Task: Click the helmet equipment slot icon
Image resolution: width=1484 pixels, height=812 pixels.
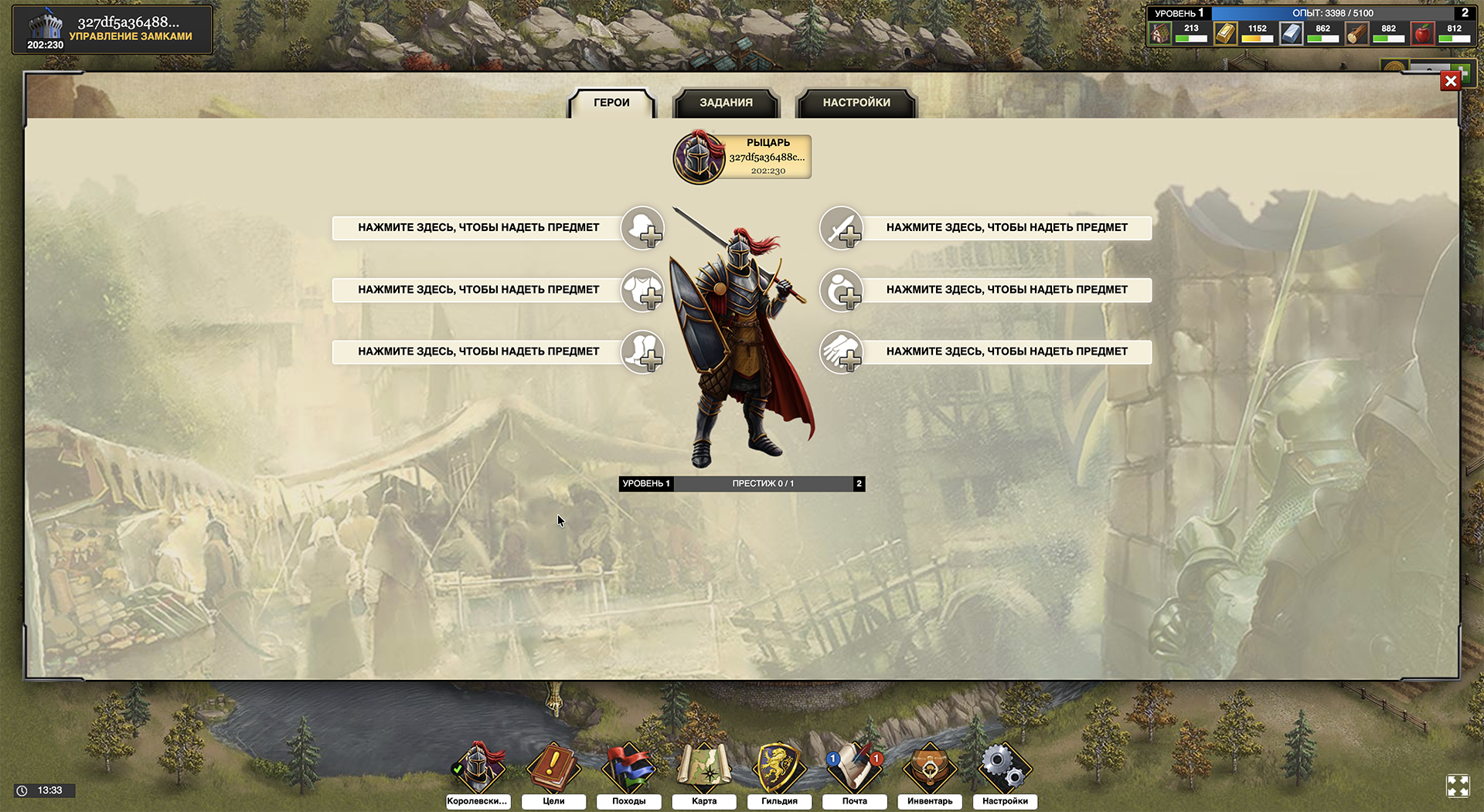Action: (642, 228)
